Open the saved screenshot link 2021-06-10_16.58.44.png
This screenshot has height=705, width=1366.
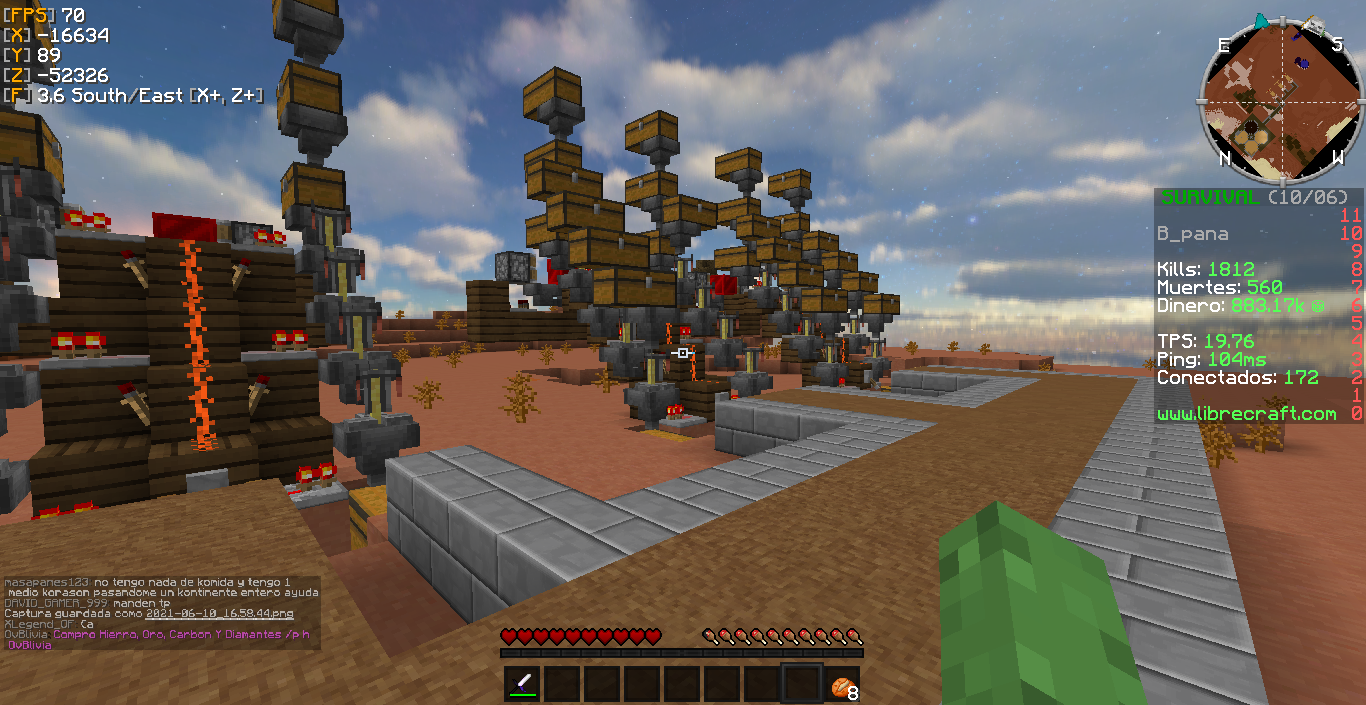point(220,613)
